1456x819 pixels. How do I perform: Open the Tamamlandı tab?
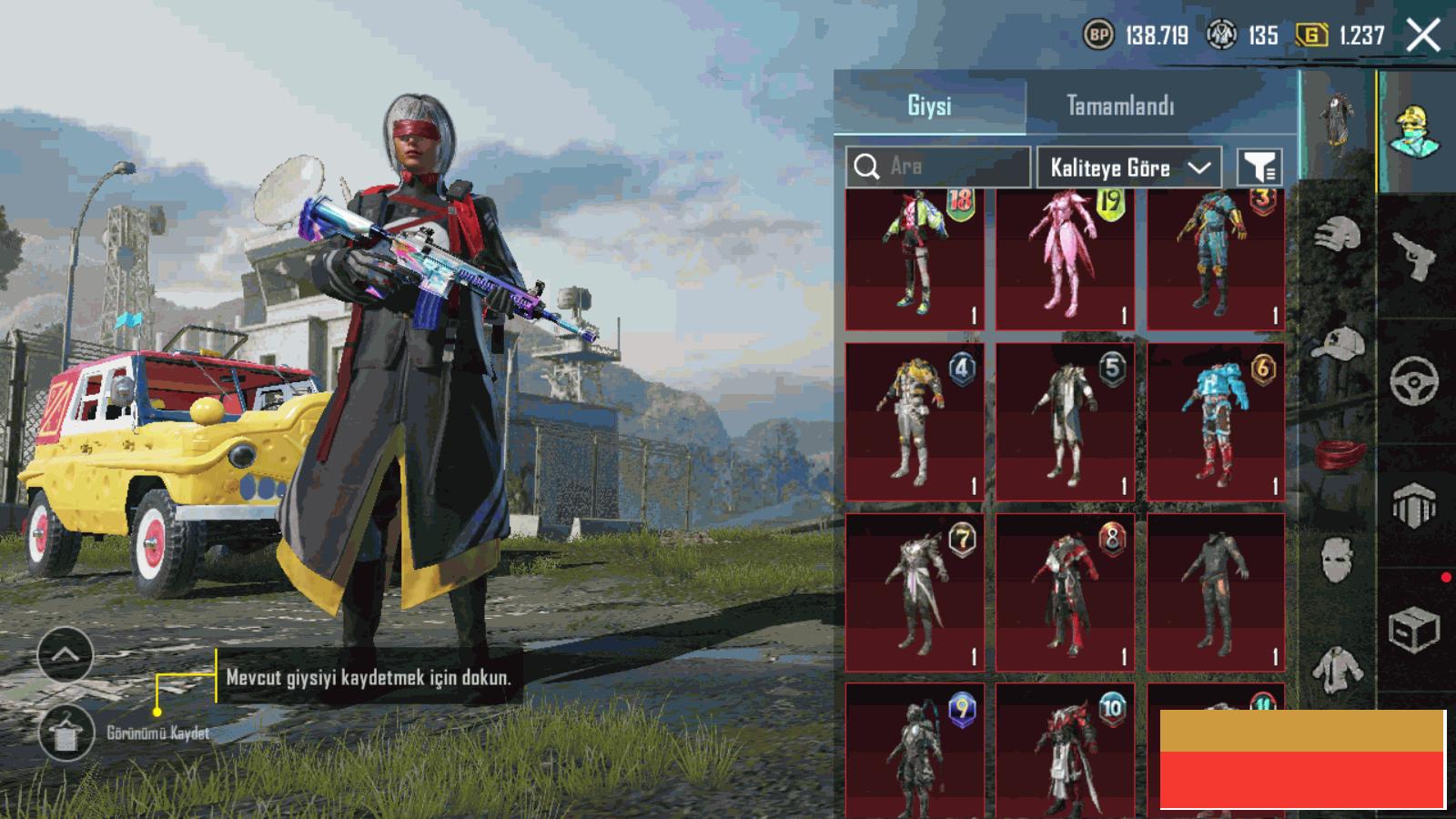[x=1120, y=106]
